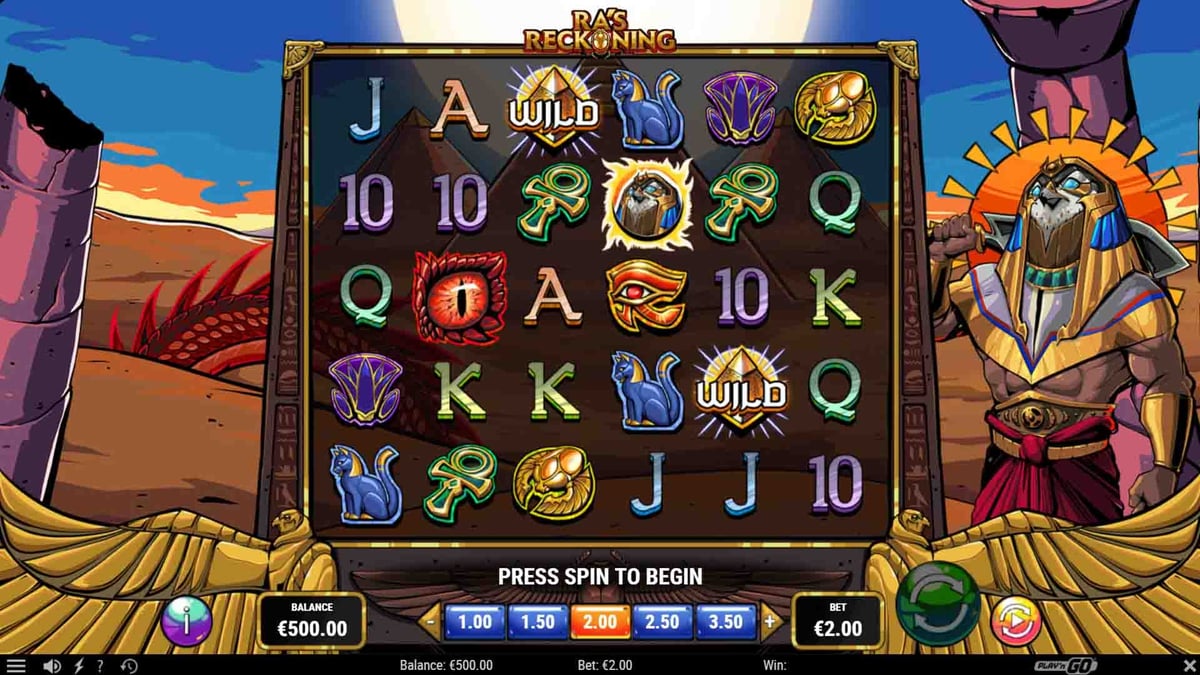Viewport: 1200px width, 675px height.
Task: Choose the 1.50 bet value
Action: pos(537,622)
